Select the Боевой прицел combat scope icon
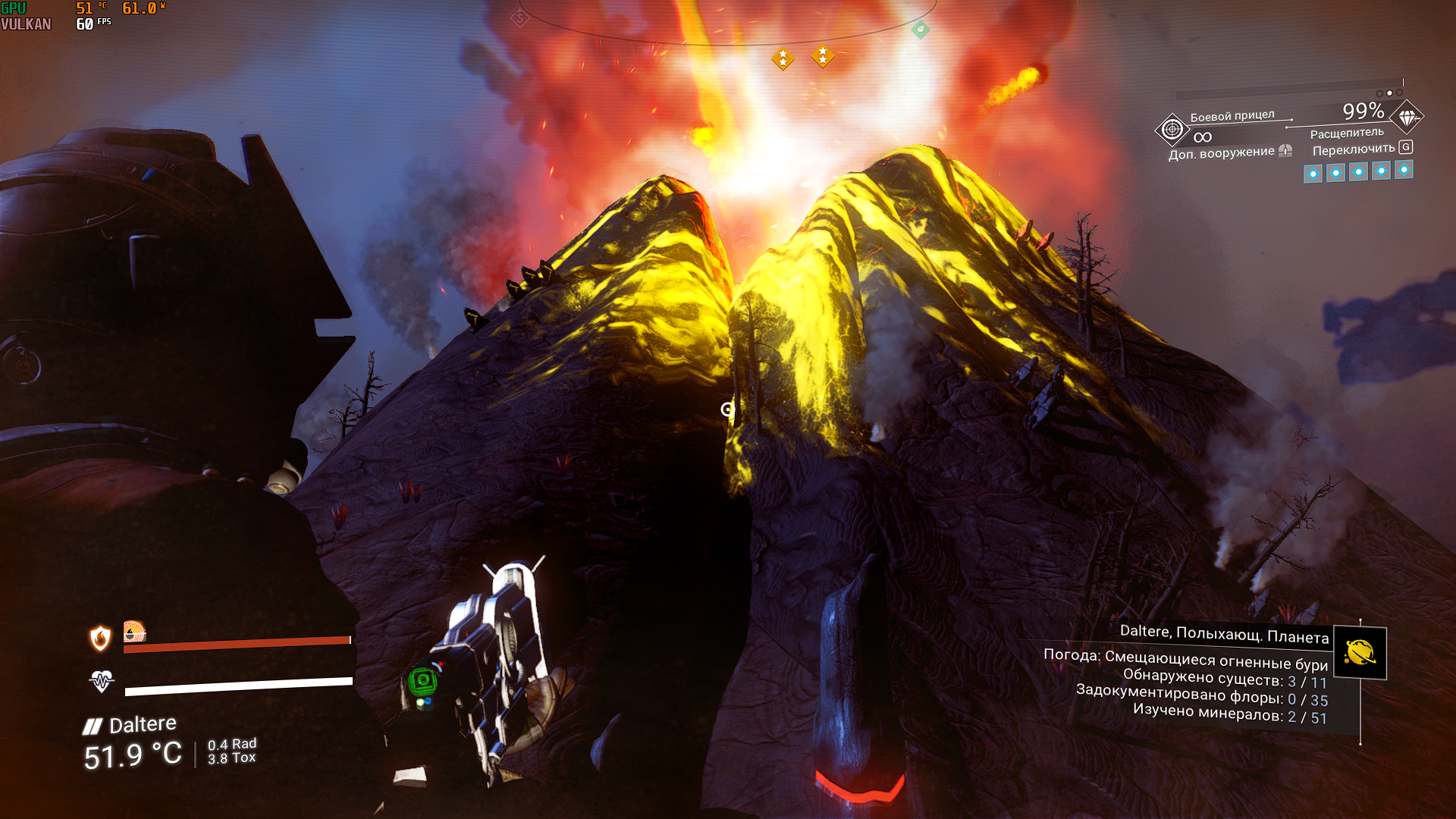The height and width of the screenshot is (819, 1456). coord(1172,130)
